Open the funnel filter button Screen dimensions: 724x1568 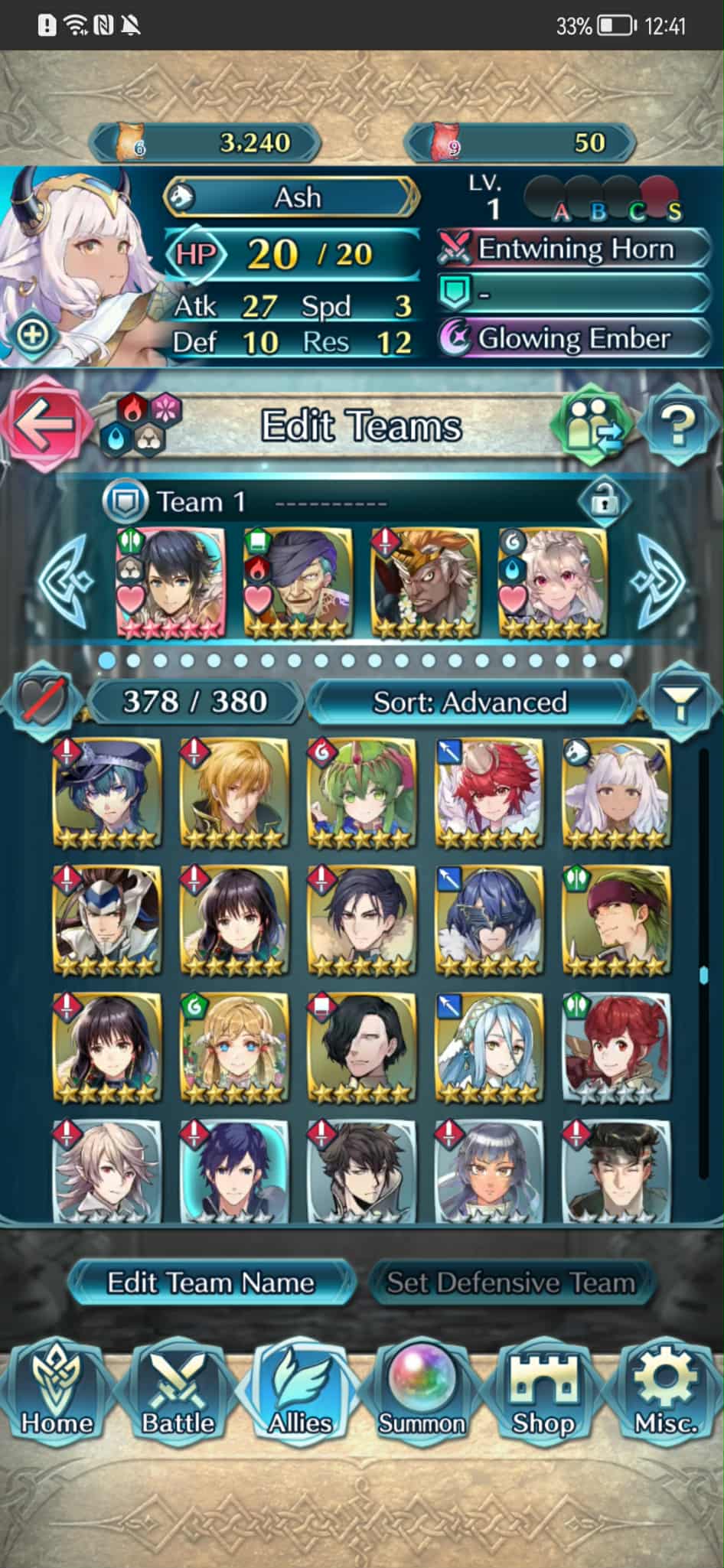coord(679,700)
